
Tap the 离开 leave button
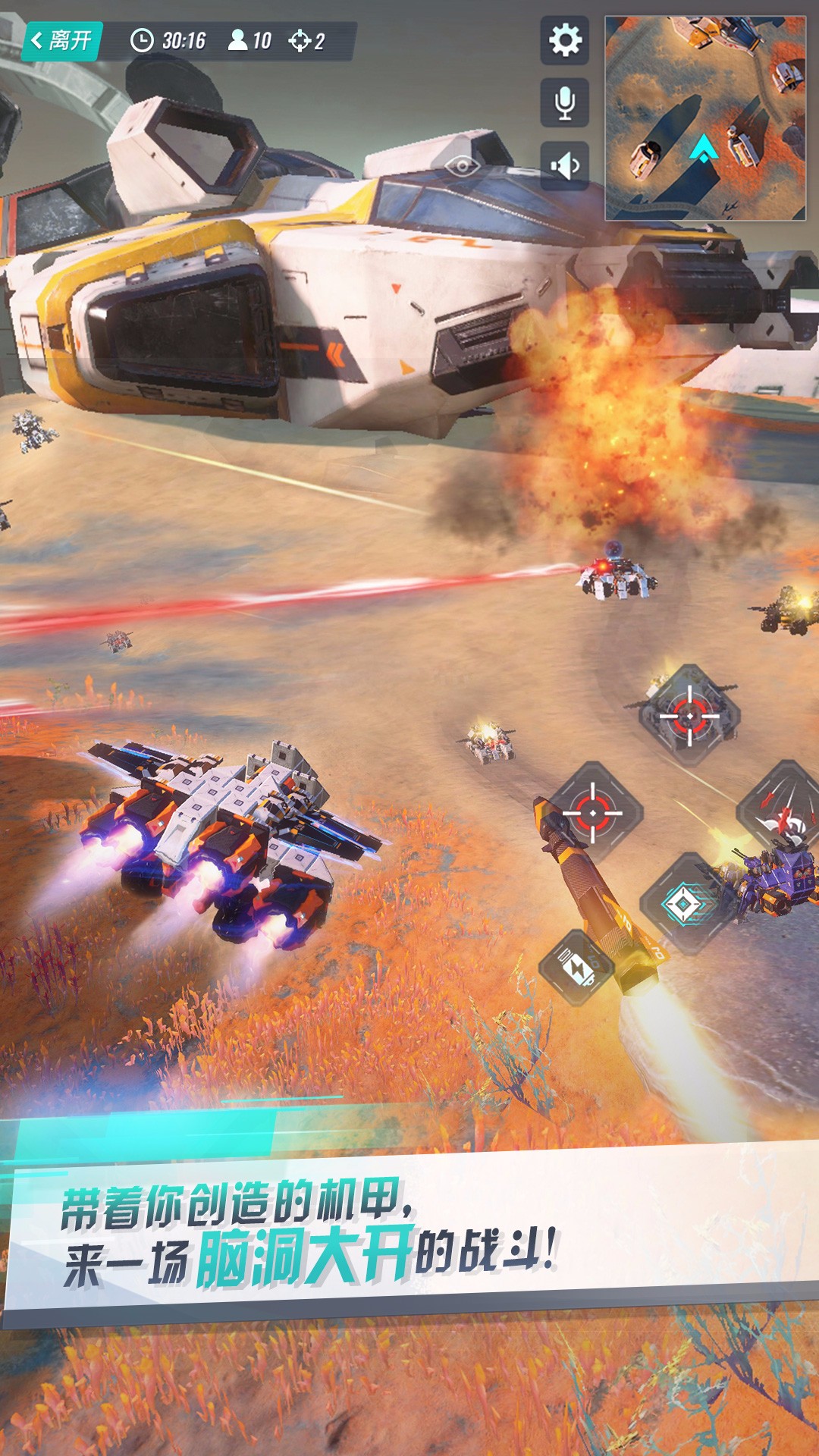pyautogui.click(x=62, y=40)
